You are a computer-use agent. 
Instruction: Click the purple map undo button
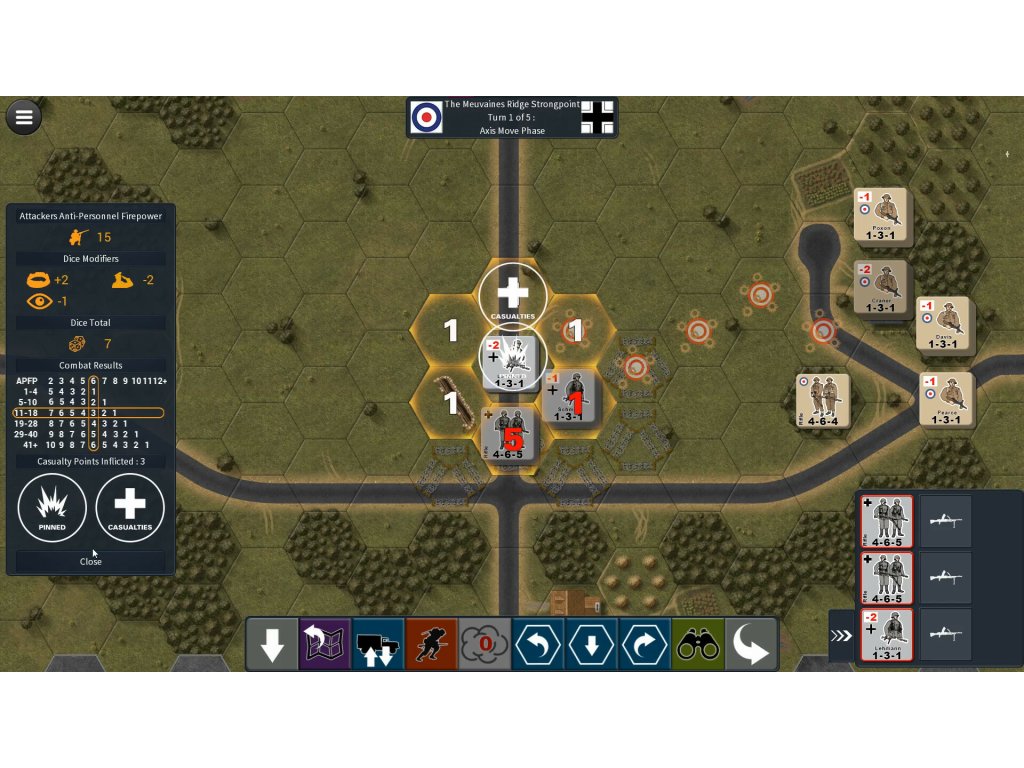tap(325, 645)
